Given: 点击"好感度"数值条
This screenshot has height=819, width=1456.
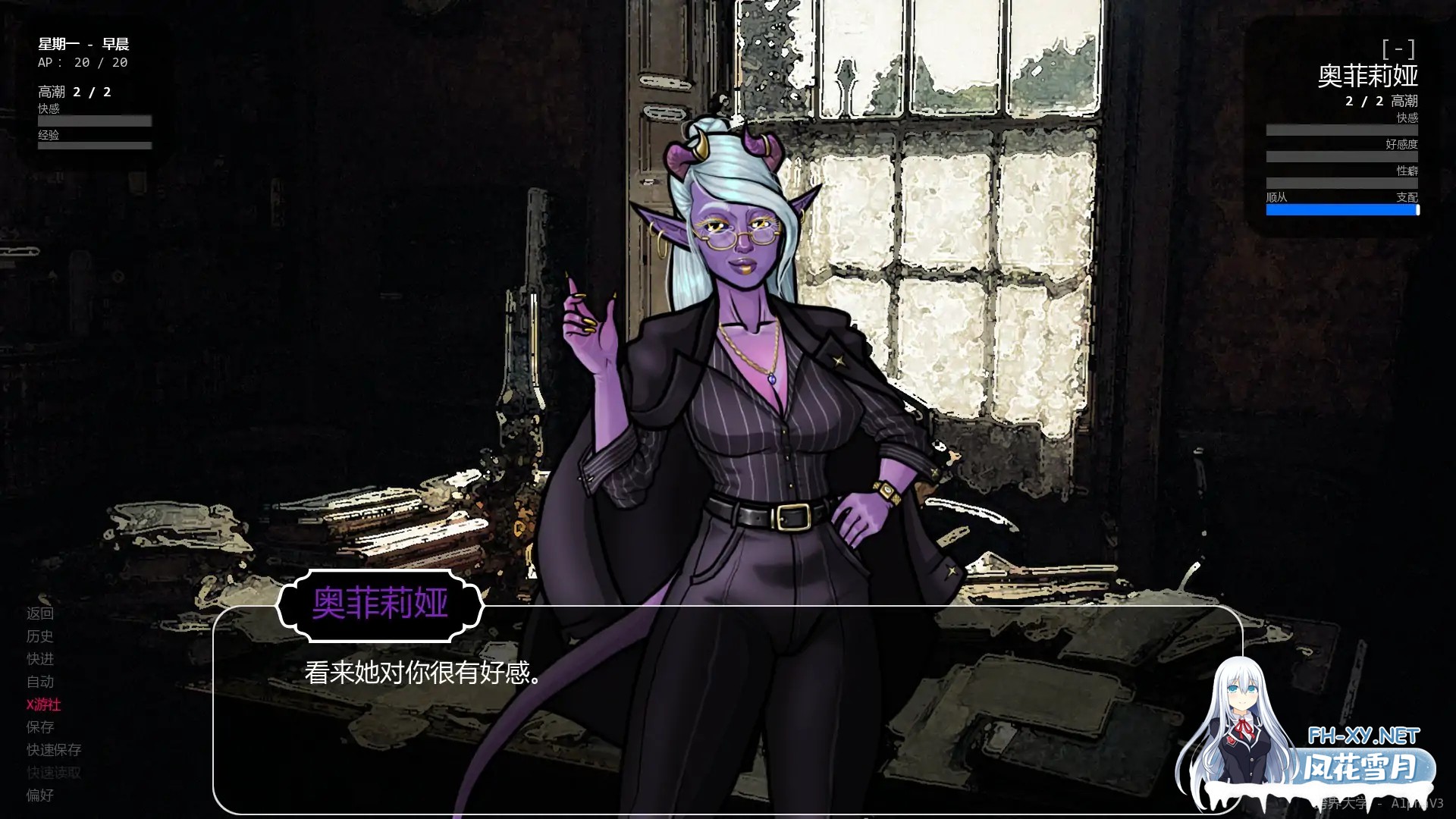Looking at the screenshot, I should 1343,156.
